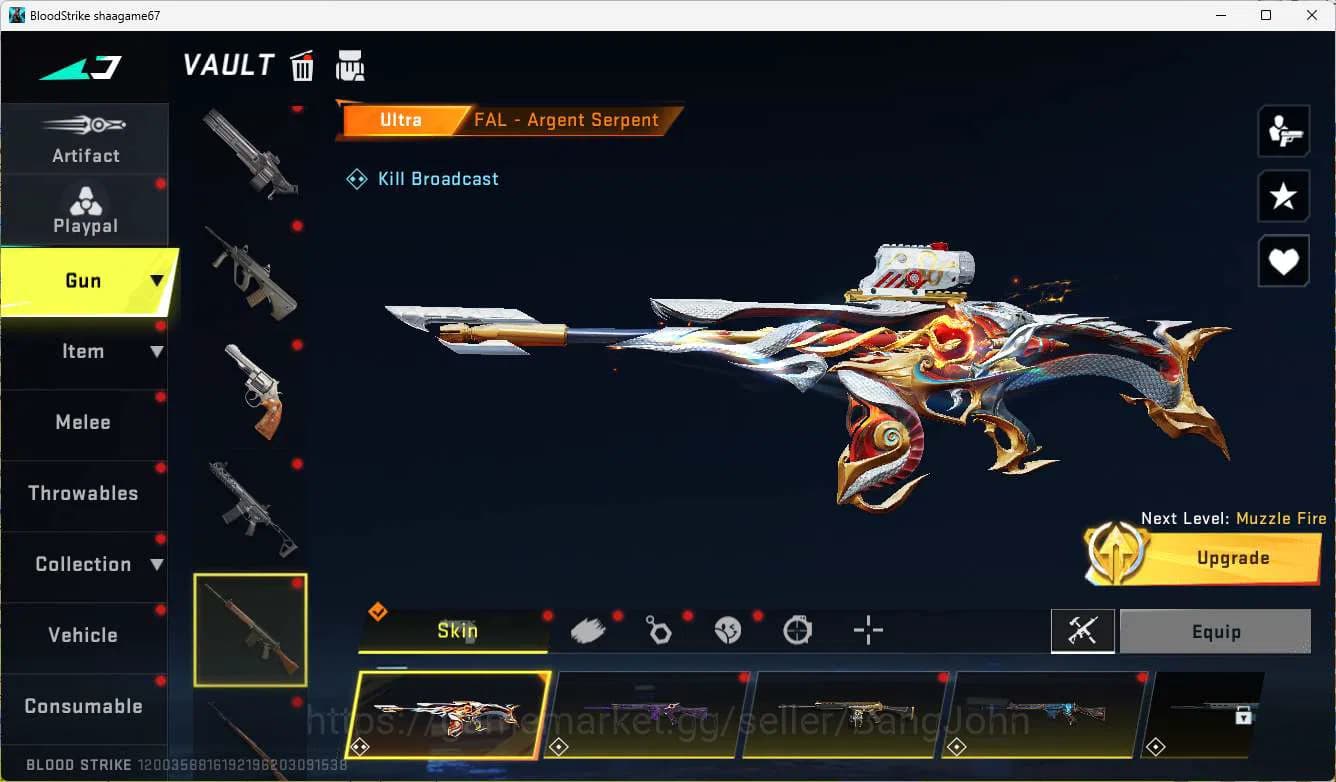The width and height of the screenshot is (1336, 782).
Task: Select the sticker customization icon
Action: click(727, 630)
